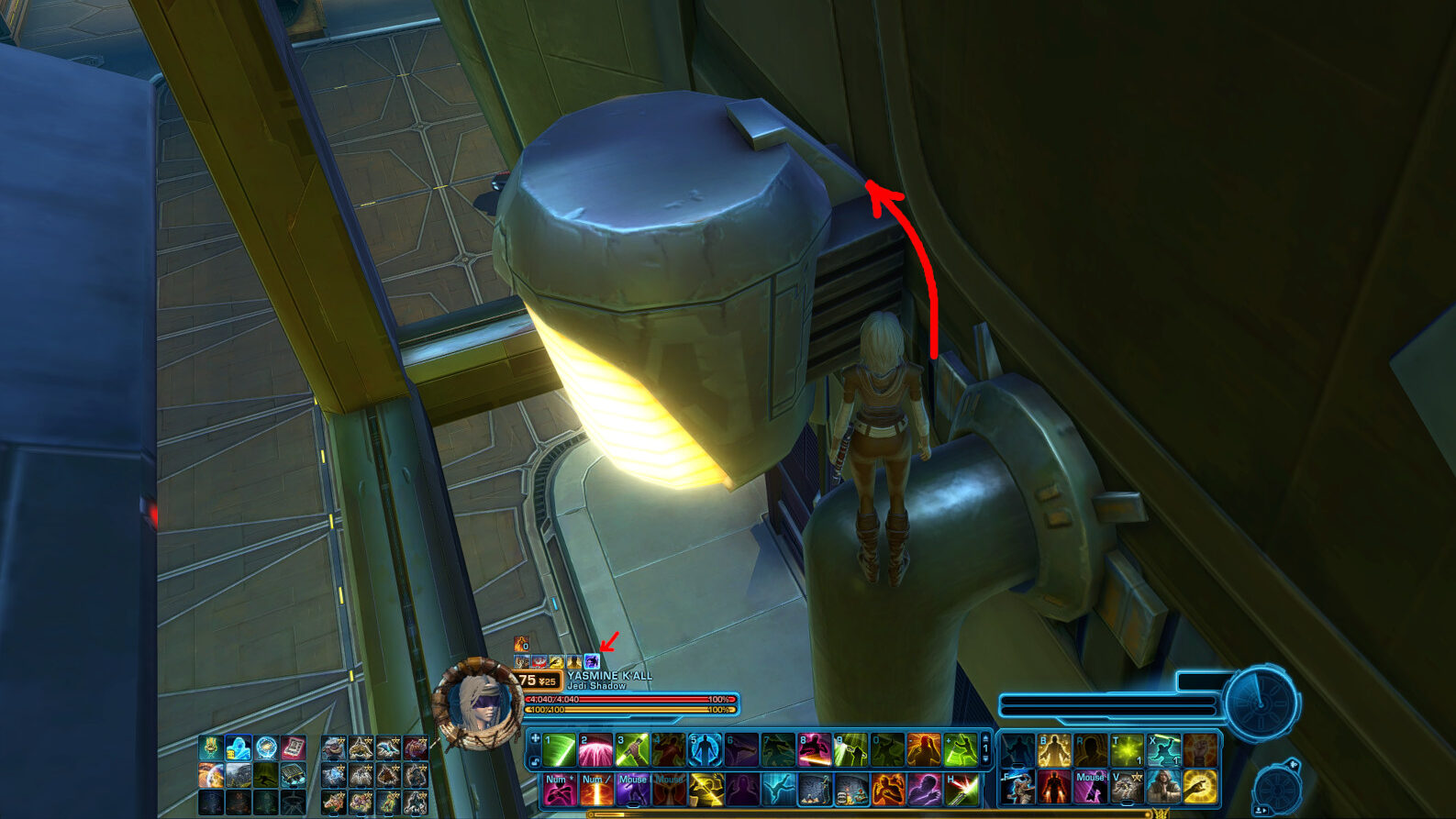Activate the leaping saber figure ability bound to X
1456x819 pixels.
[1163, 750]
